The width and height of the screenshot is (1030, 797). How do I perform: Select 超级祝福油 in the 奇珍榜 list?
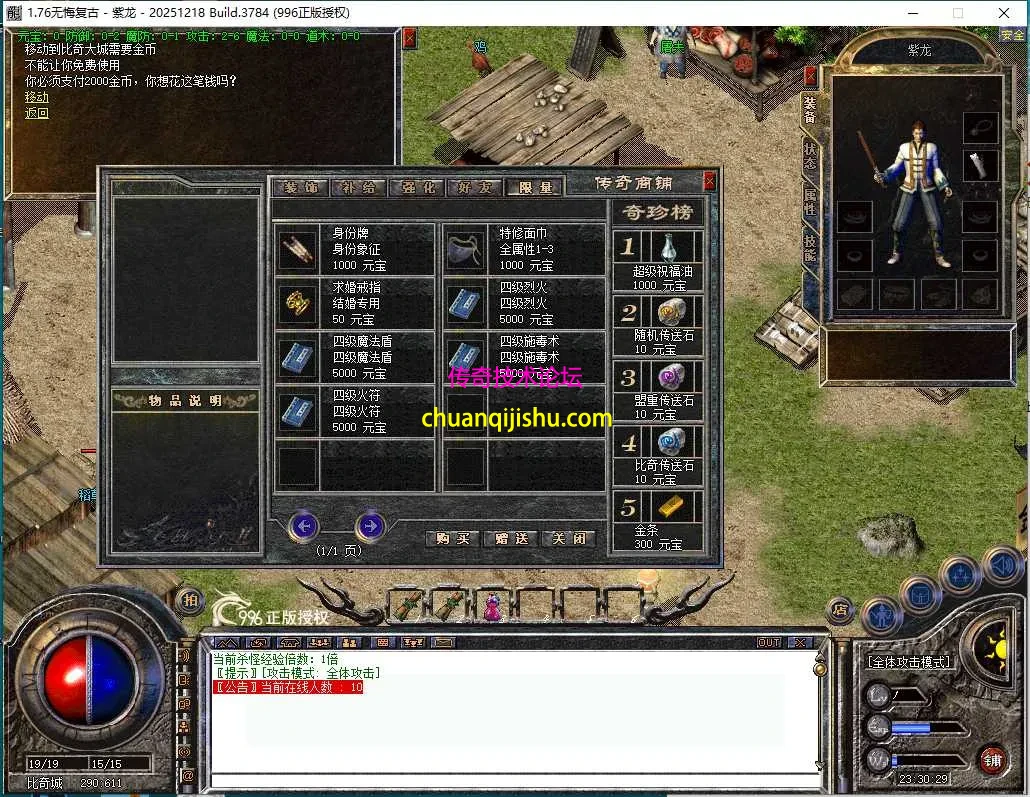click(x=658, y=258)
